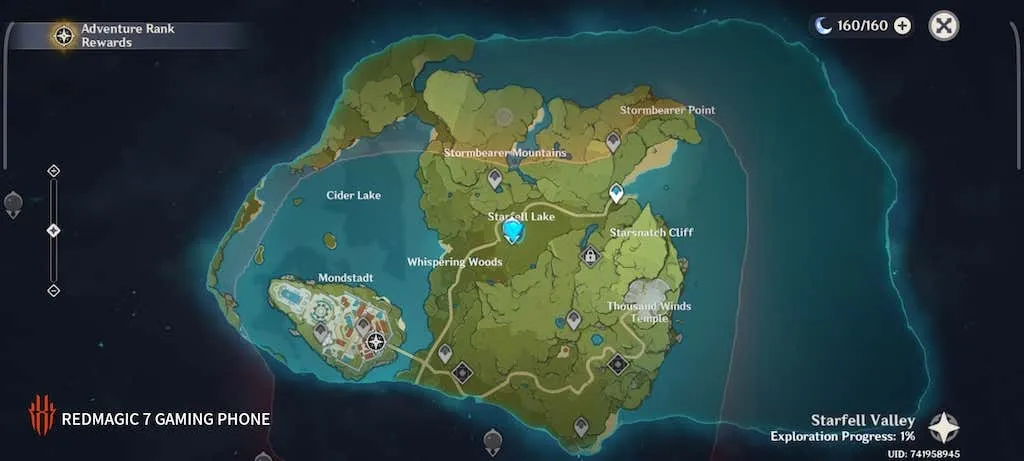Choose the waypoint west of Thousand Winds Temple
This screenshot has height=461, width=1024.
pyautogui.click(x=573, y=319)
